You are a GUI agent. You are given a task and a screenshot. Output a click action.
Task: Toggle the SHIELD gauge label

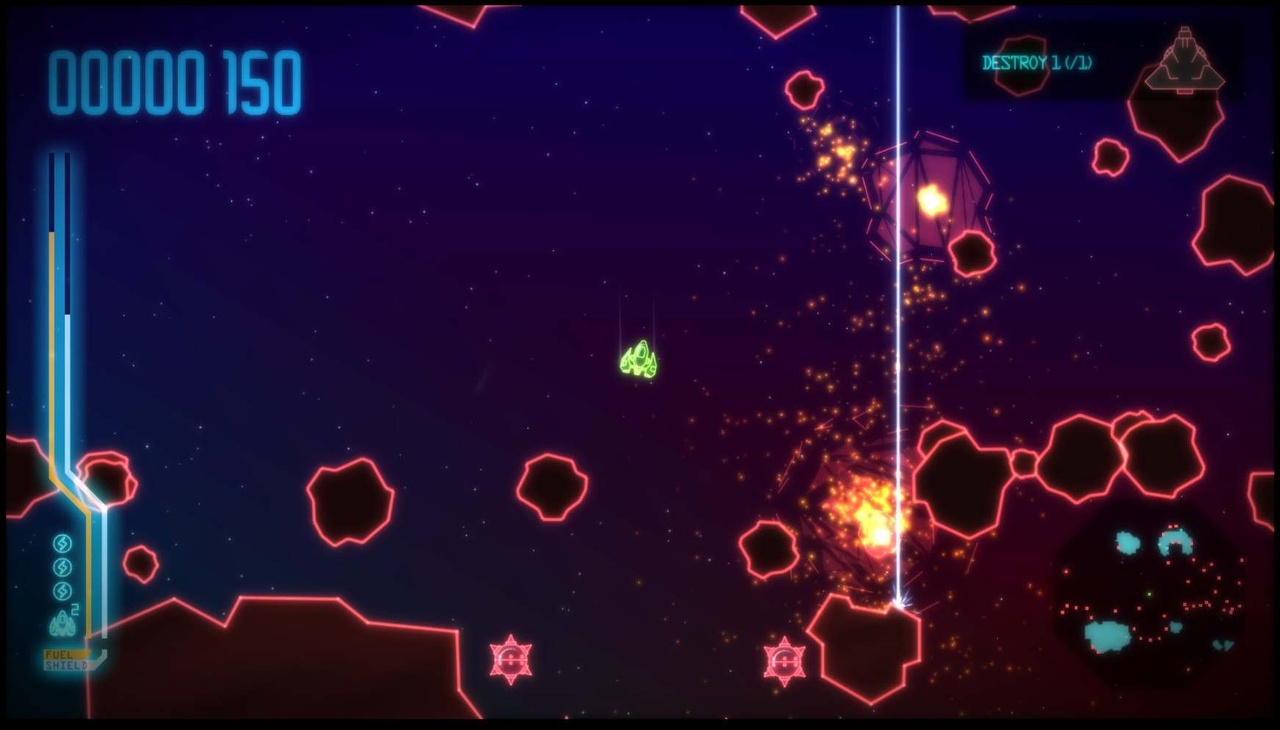pyautogui.click(x=64, y=665)
